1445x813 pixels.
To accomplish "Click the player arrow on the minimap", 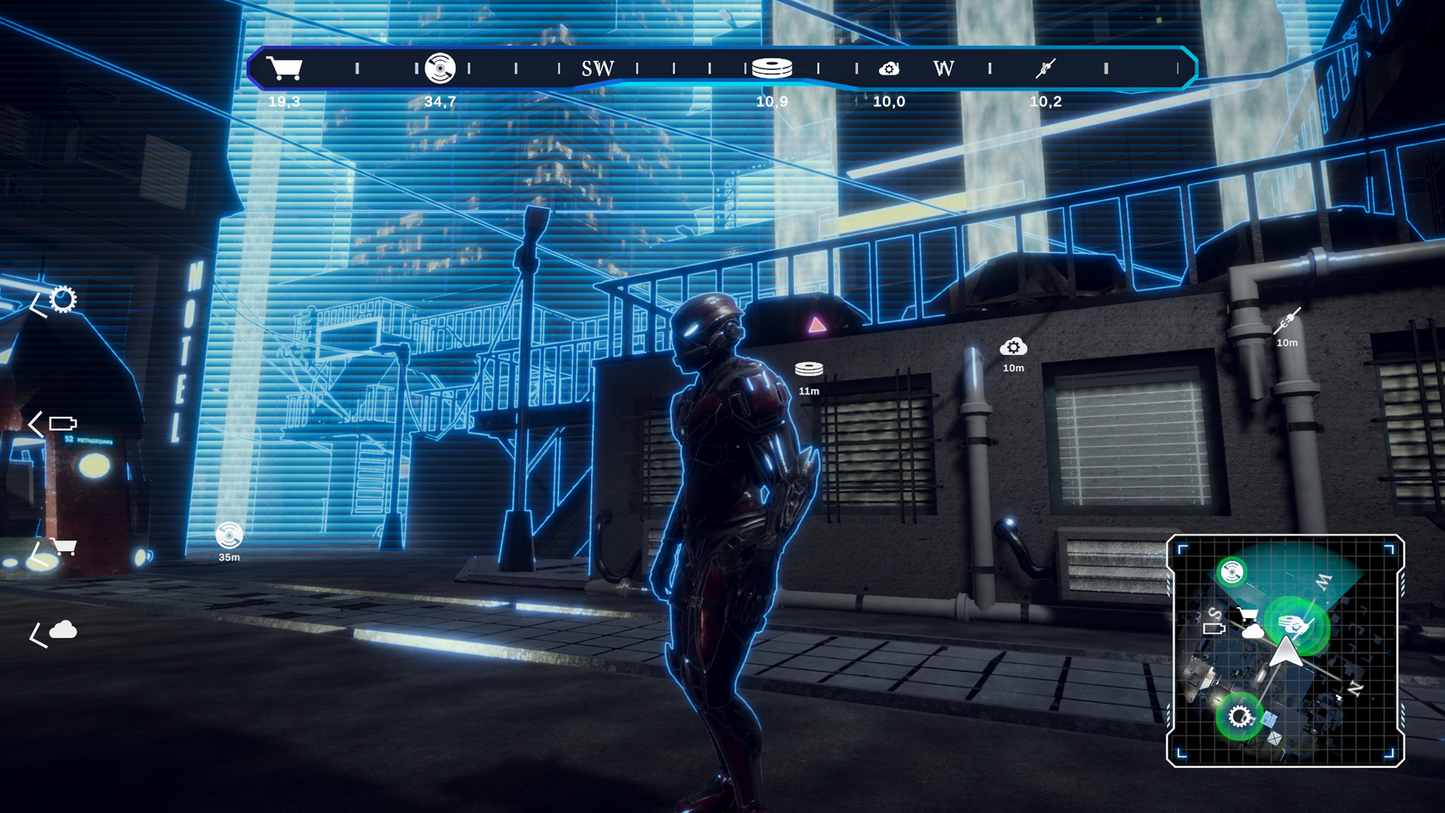I will click(x=1284, y=651).
